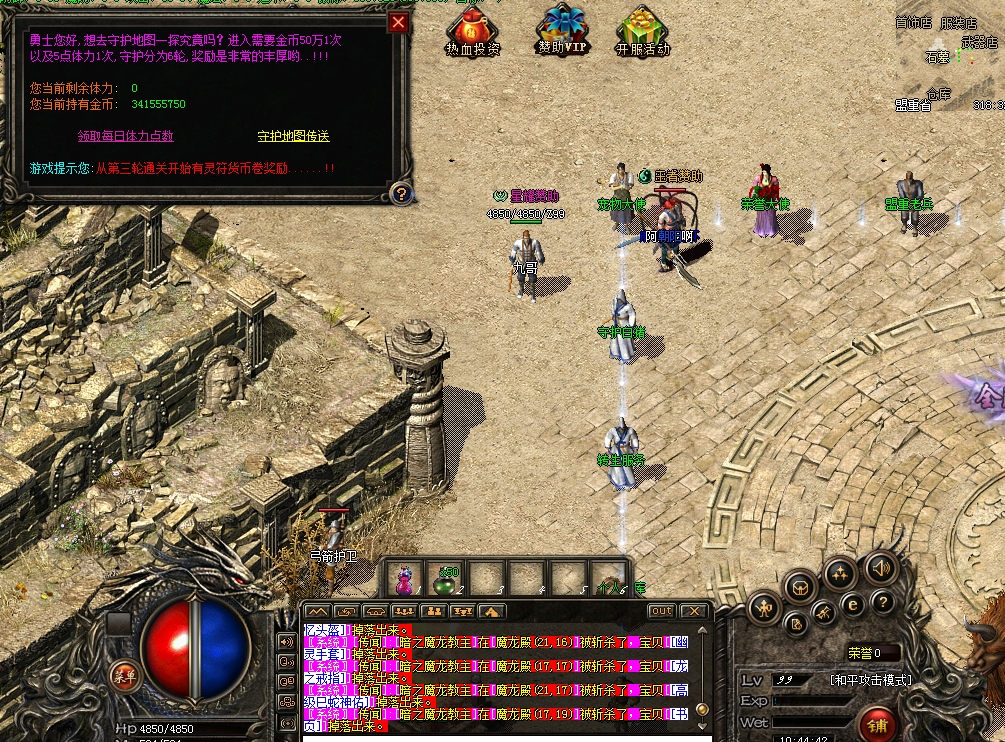Open the help question mark round button
This screenshot has width=1005, height=742.
(x=881, y=601)
